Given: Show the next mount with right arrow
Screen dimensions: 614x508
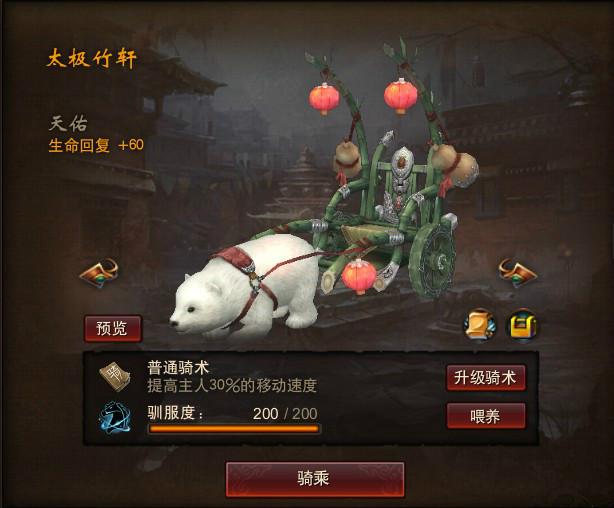Looking at the screenshot, I should (x=517, y=271).
